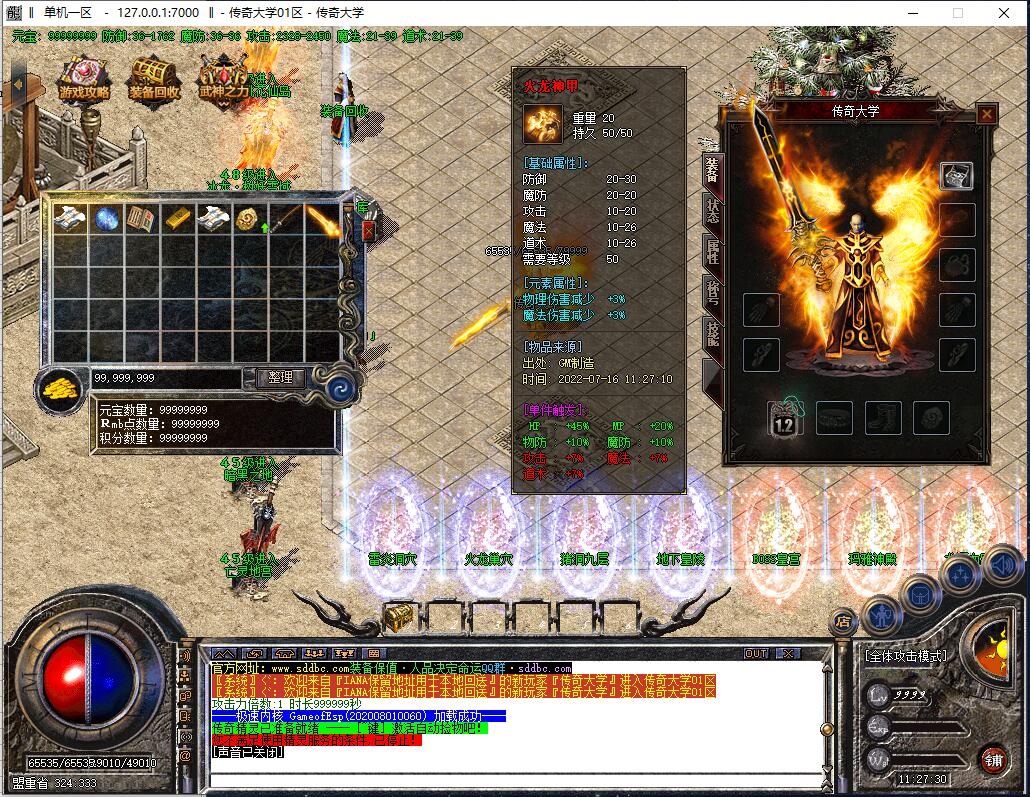
Task: Close the 传奇大学 character panel
Action: point(987,114)
